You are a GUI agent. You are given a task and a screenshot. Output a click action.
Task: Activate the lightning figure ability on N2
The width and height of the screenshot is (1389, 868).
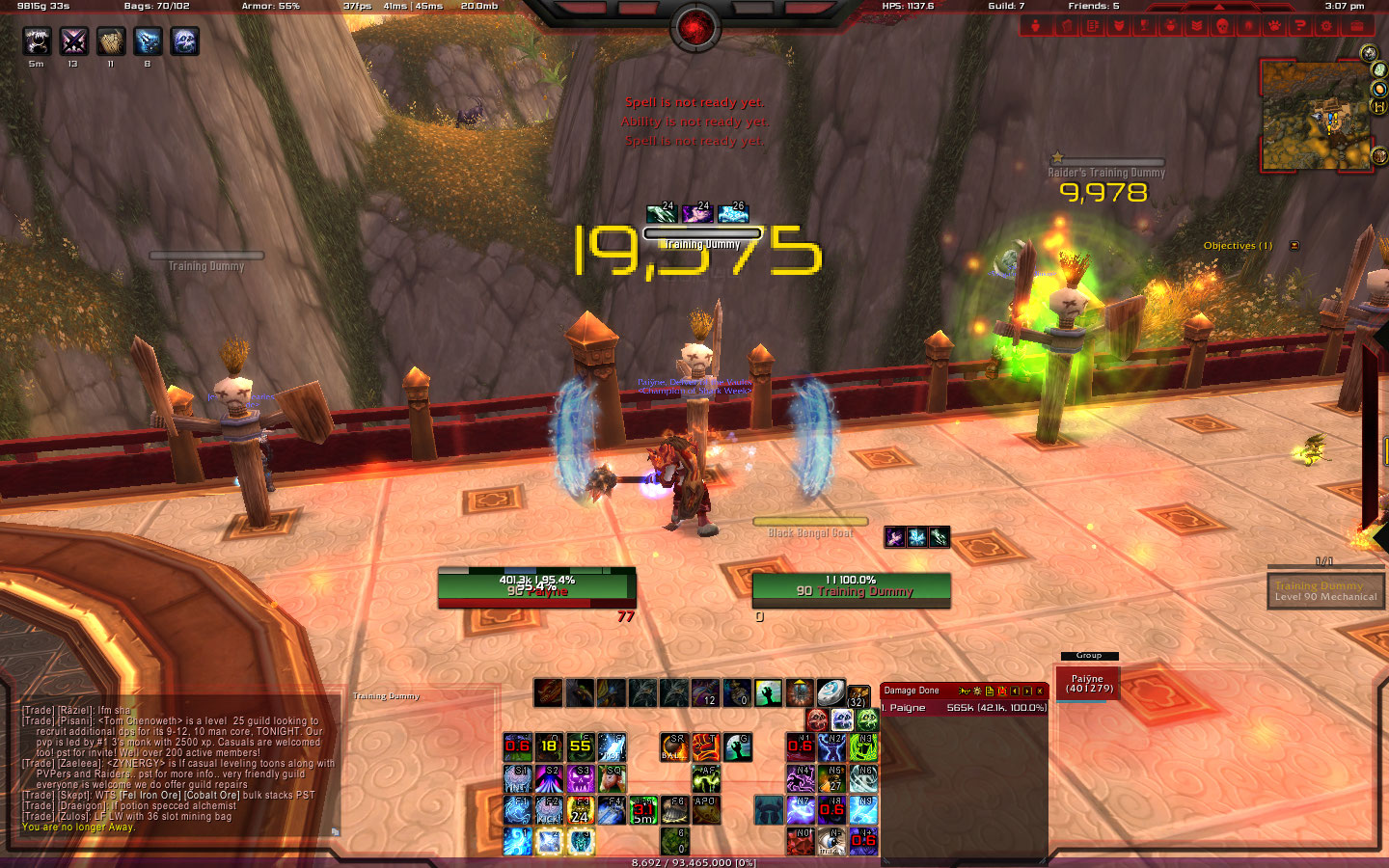pos(831,746)
